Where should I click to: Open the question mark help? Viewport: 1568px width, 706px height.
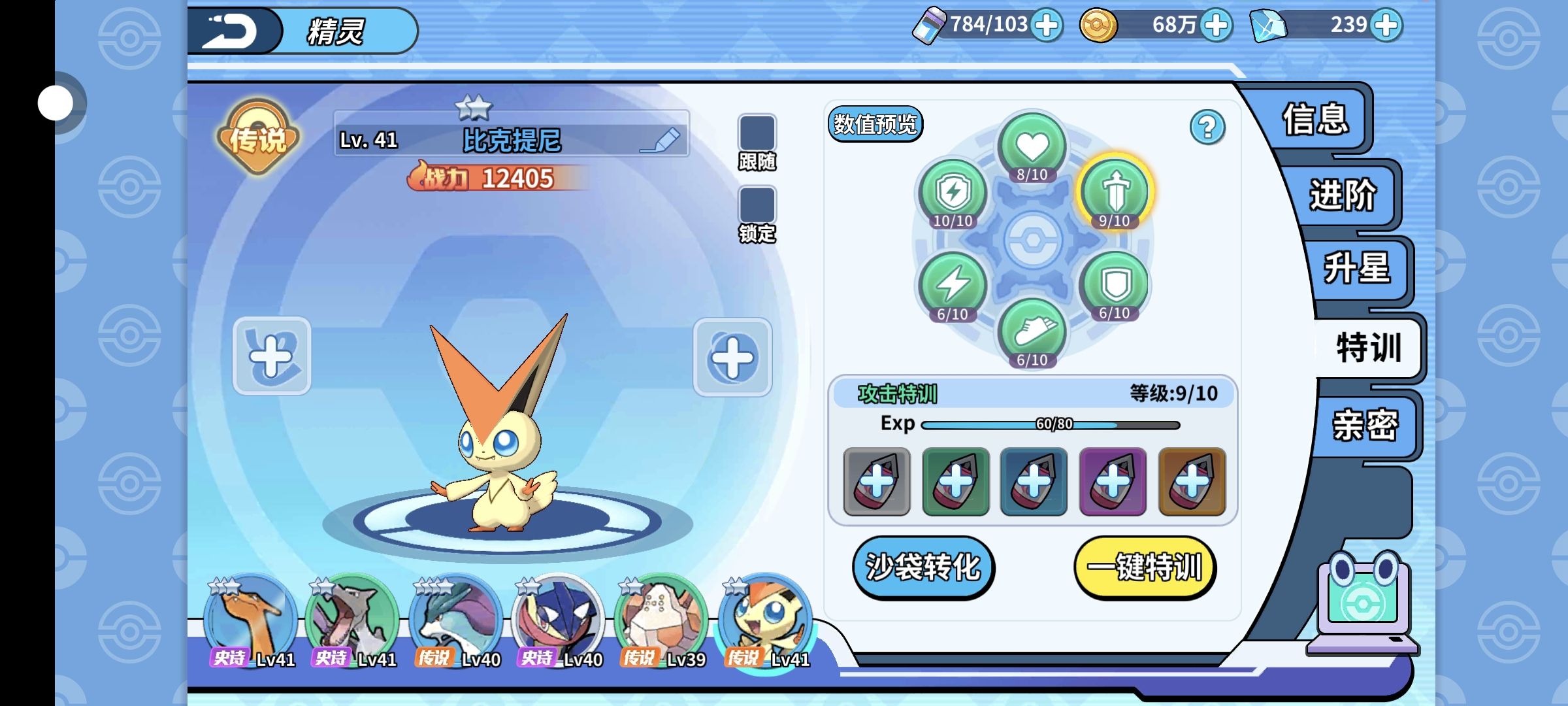[1207, 127]
